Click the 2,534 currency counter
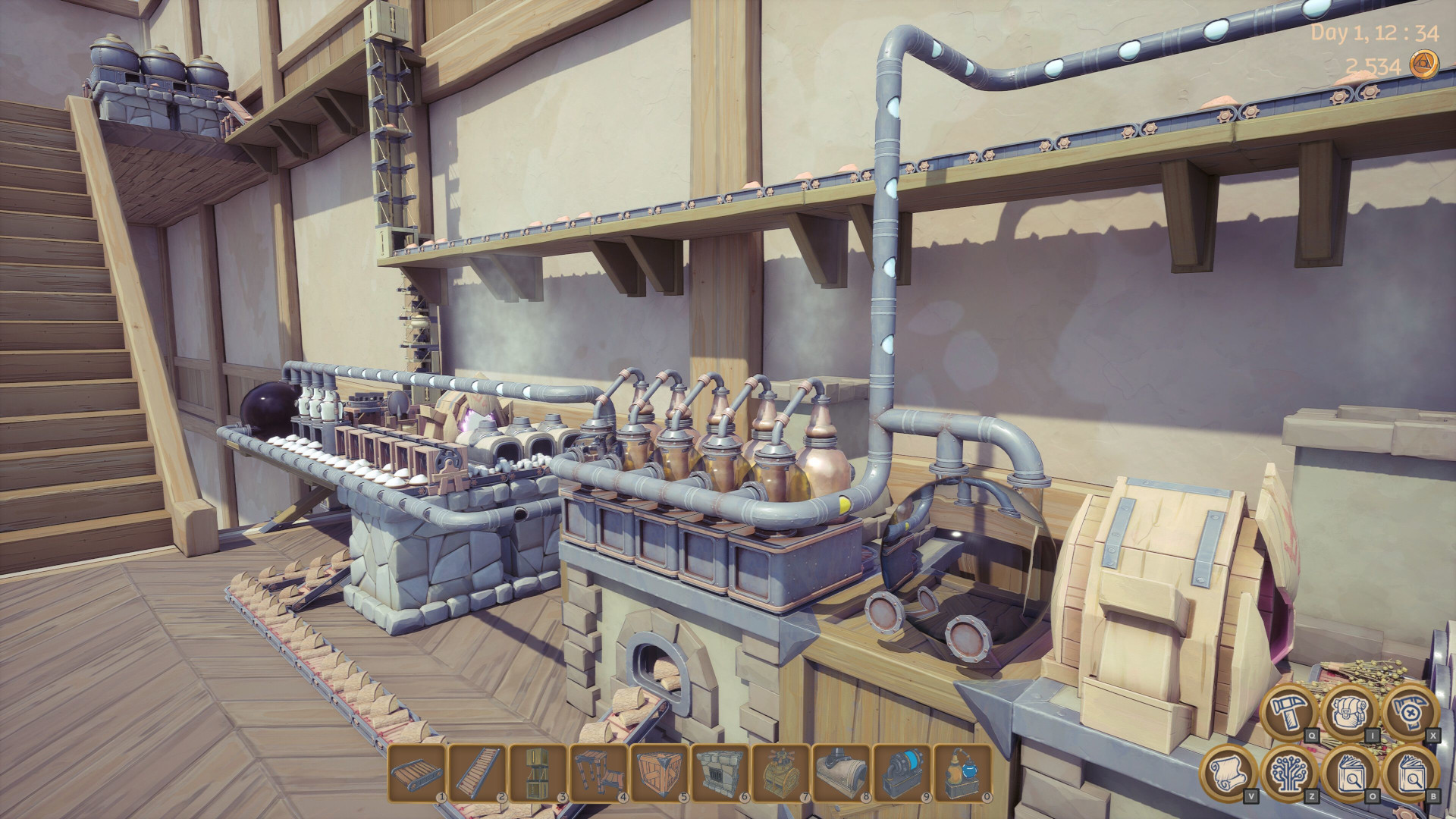The width and height of the screenshot is (1456, 819). (x=1374, y=67)
